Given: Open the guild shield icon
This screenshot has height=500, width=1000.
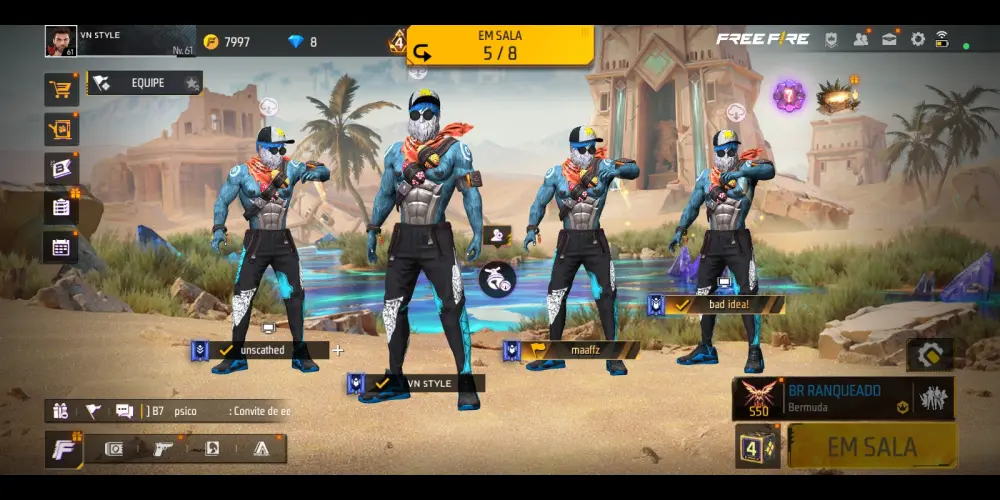Looking at the screenshot, I should pyautogui.click(x=831, y=40).
